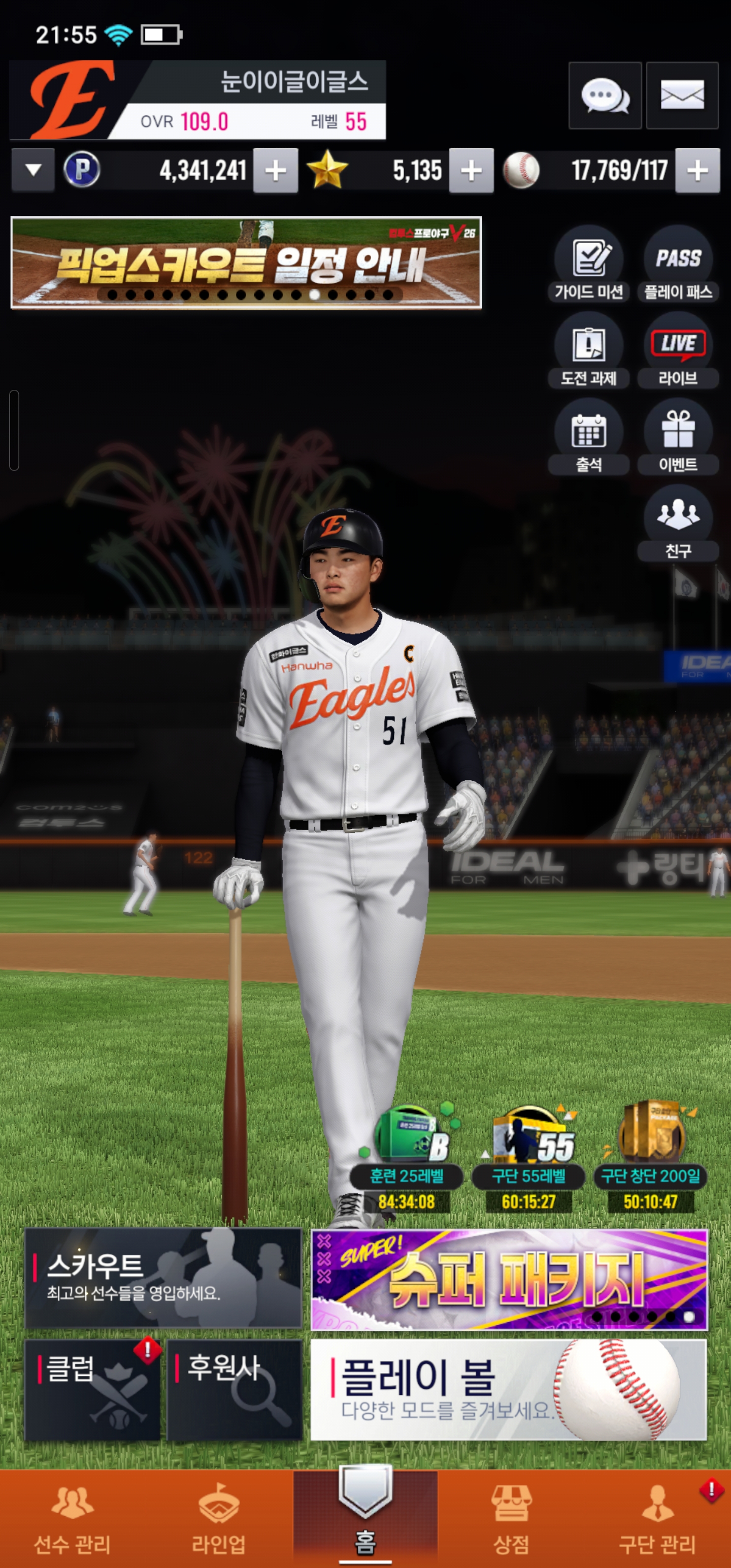Open the 후원사 sponsor panel
731x1568 pixels.
[235, 1390]
